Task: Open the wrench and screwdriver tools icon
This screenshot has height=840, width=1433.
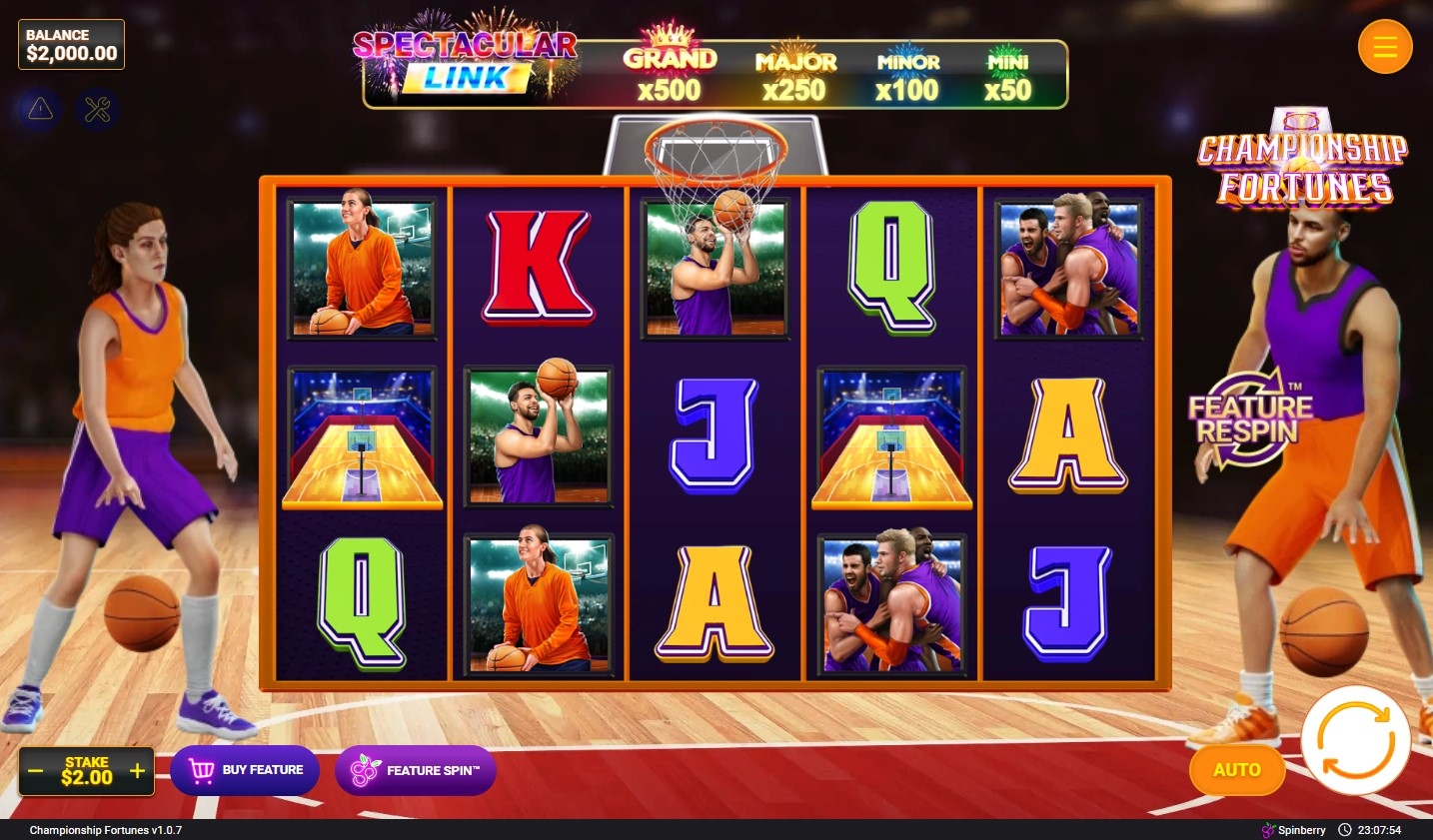Action: click(x=97, y=109)
